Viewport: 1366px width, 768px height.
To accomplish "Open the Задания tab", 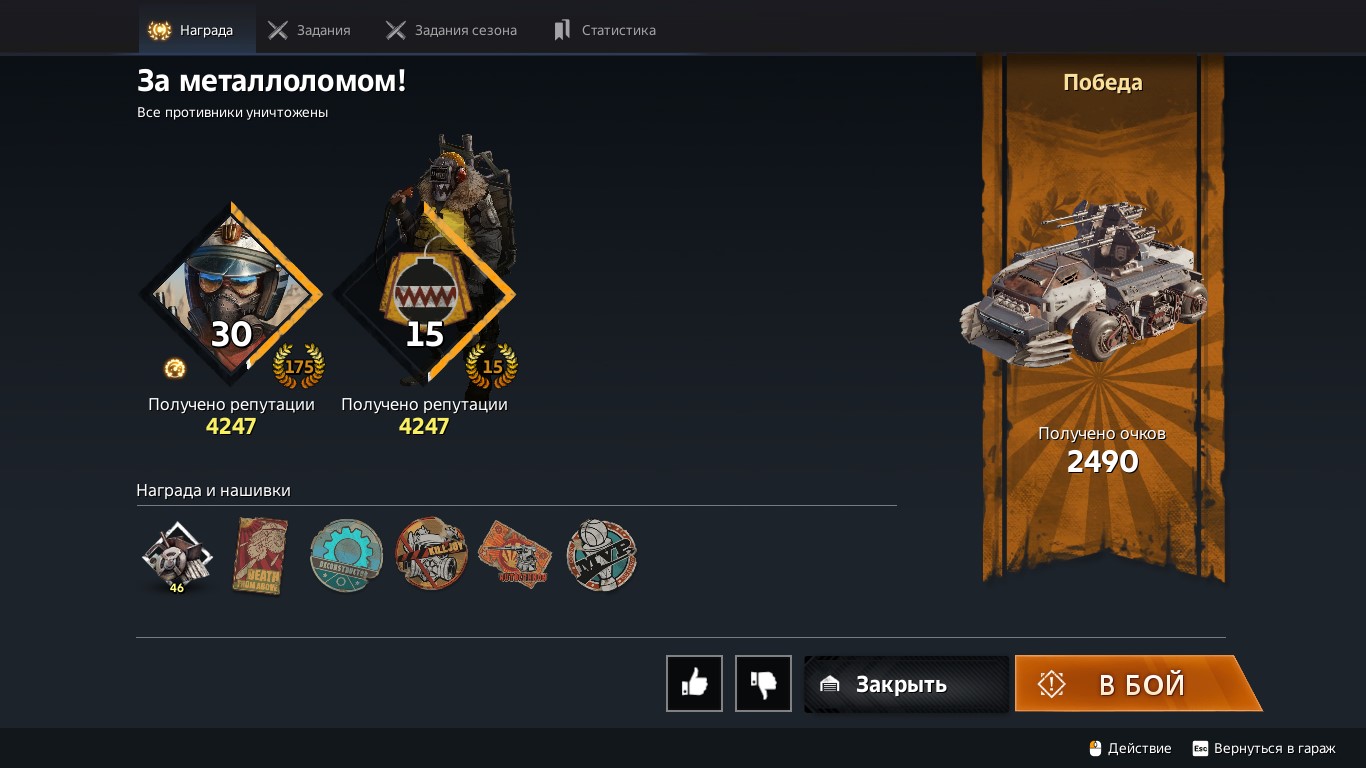I will click(x=310, y=30).
